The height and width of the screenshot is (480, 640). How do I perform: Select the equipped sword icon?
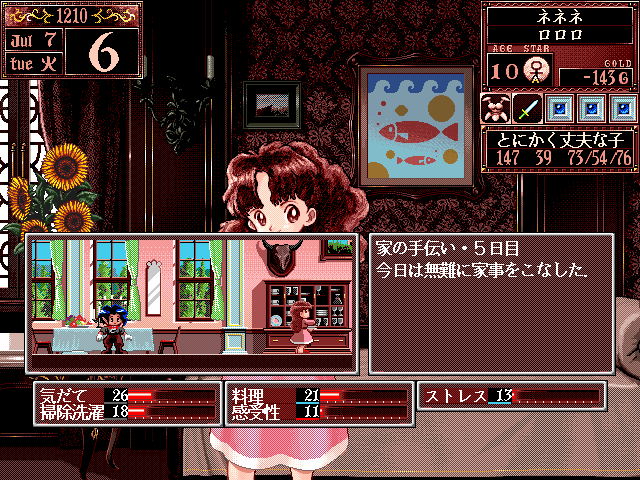pos(528,107)
